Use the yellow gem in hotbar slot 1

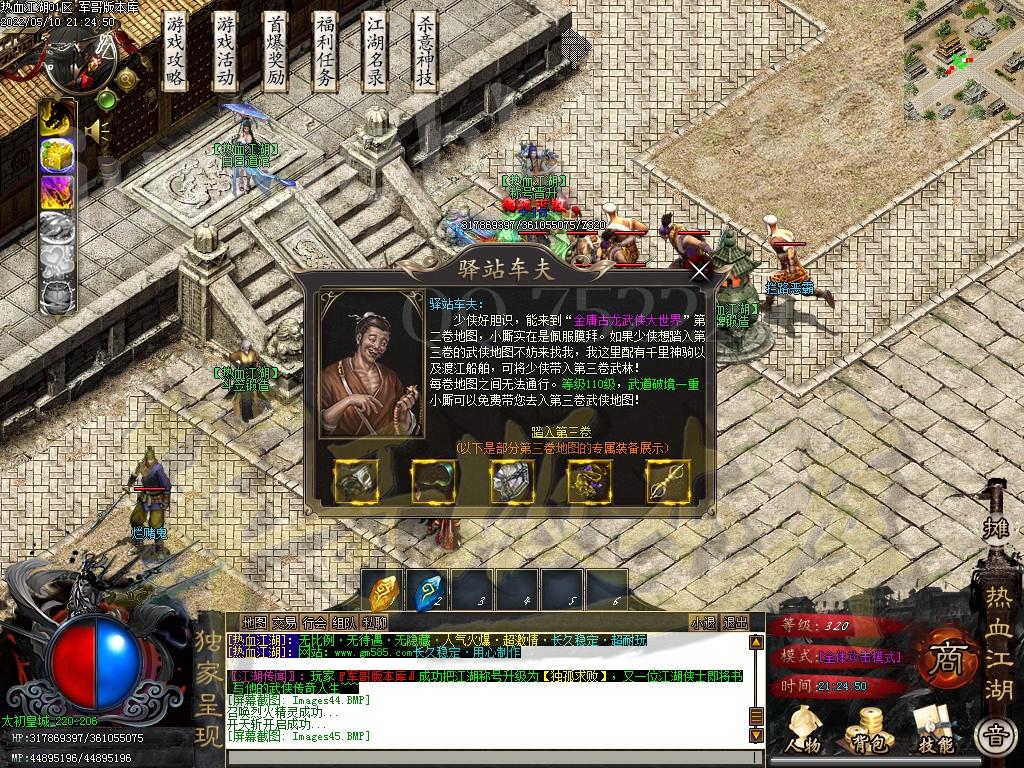tap(385, 591)
